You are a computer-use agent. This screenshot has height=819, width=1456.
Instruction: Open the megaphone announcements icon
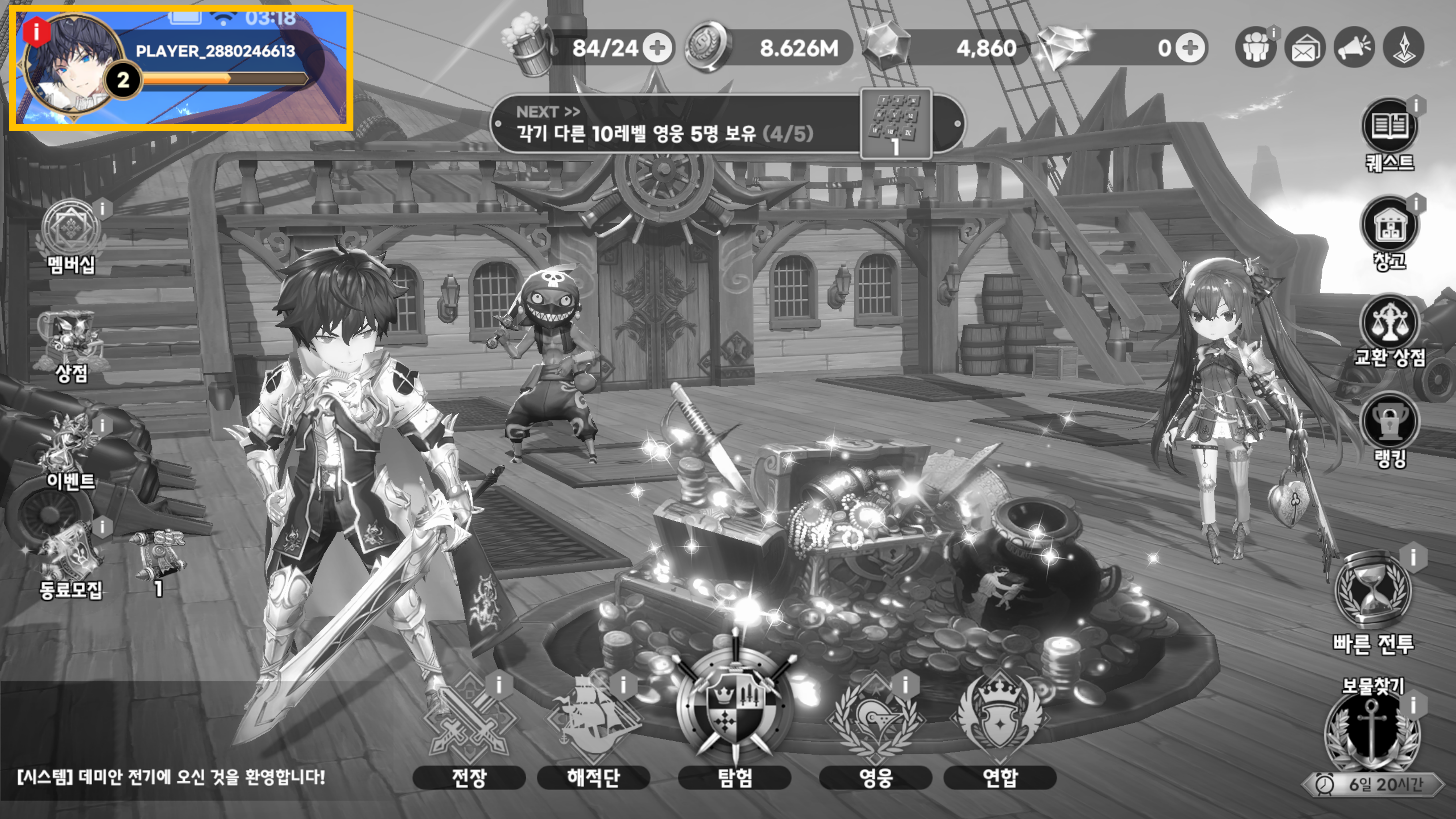pos(1354,47)
